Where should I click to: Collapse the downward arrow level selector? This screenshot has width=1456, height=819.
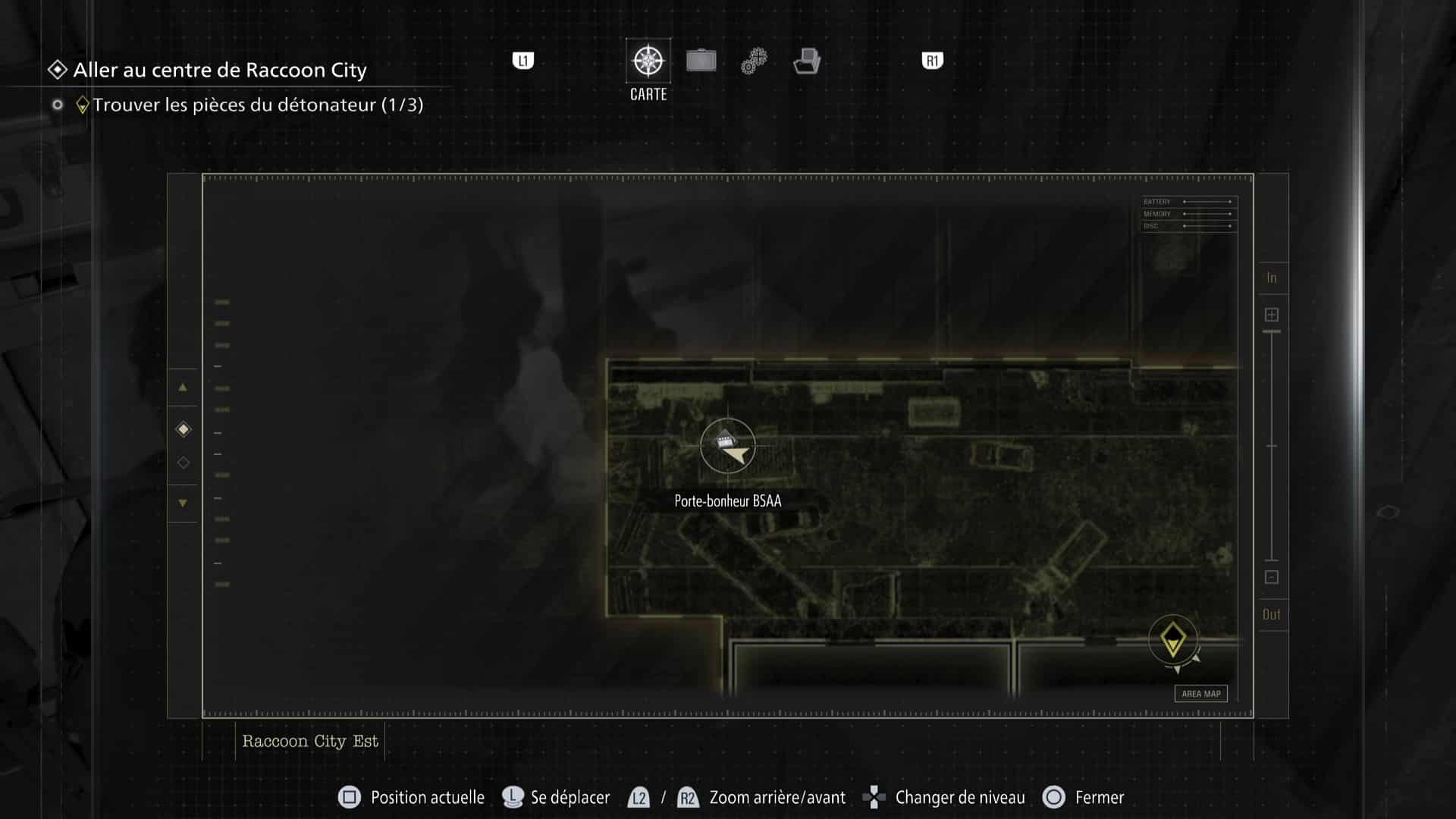tap(182, 503)
